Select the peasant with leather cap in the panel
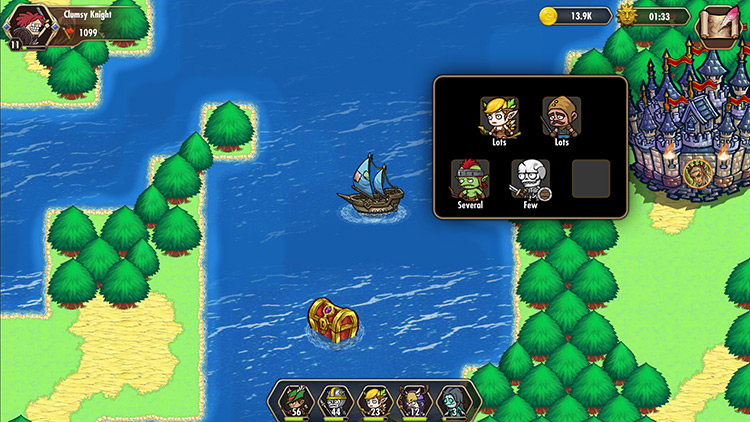Viewport: 750px width, 422px height. (x=560, y=118)
